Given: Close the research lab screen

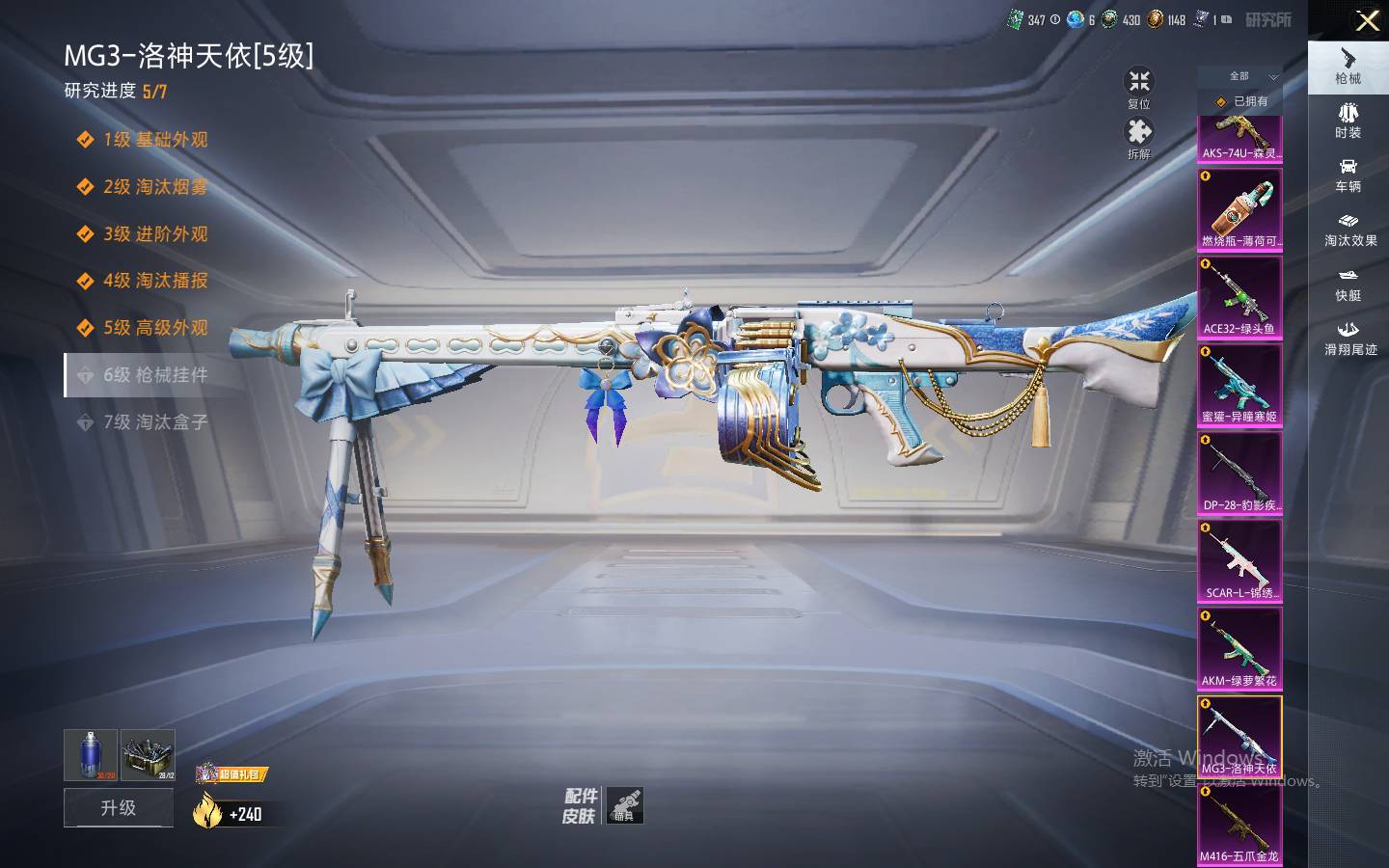Looking at the screenshot, I should [1367, 20].
